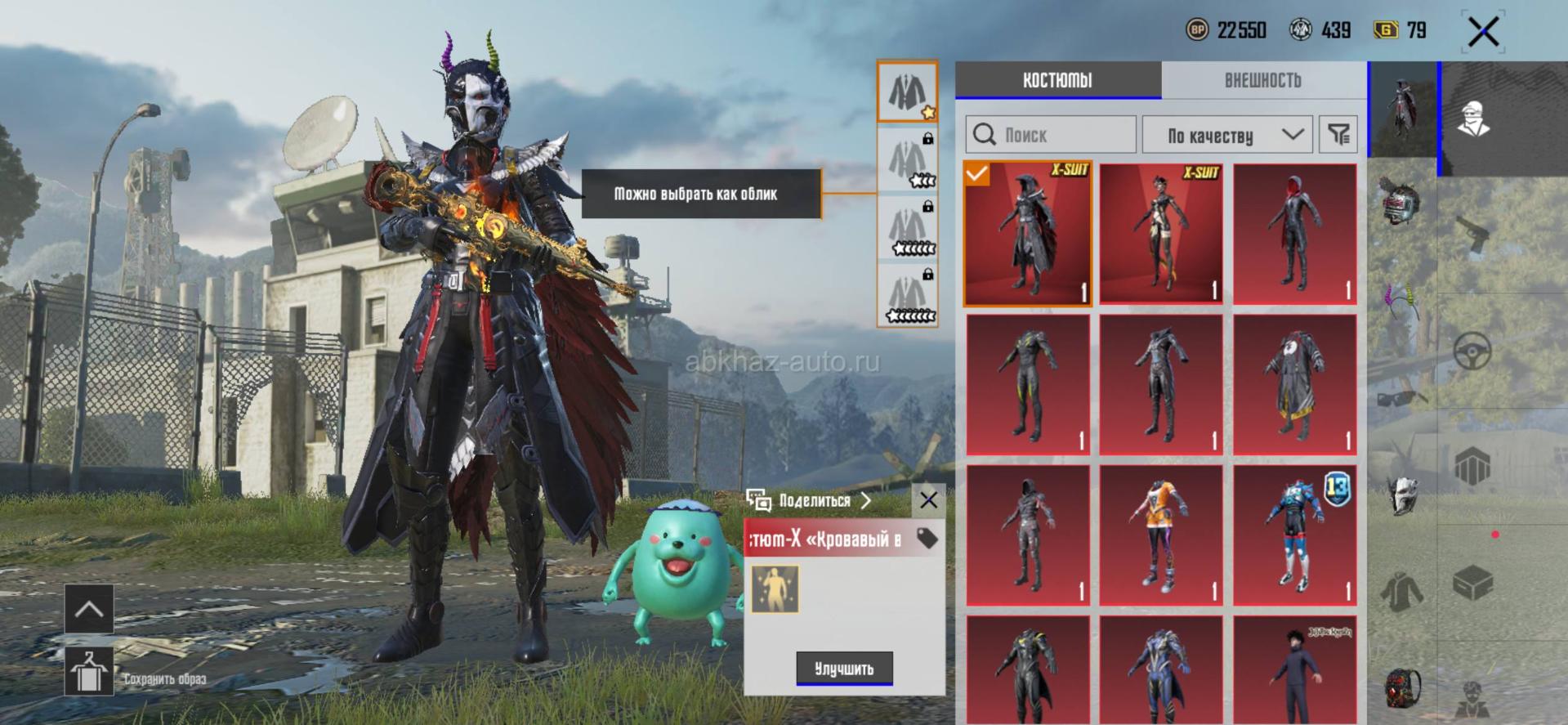1568x725 pixels.
Task: Select the backpack equipment slot
Action: [1402, 687]
